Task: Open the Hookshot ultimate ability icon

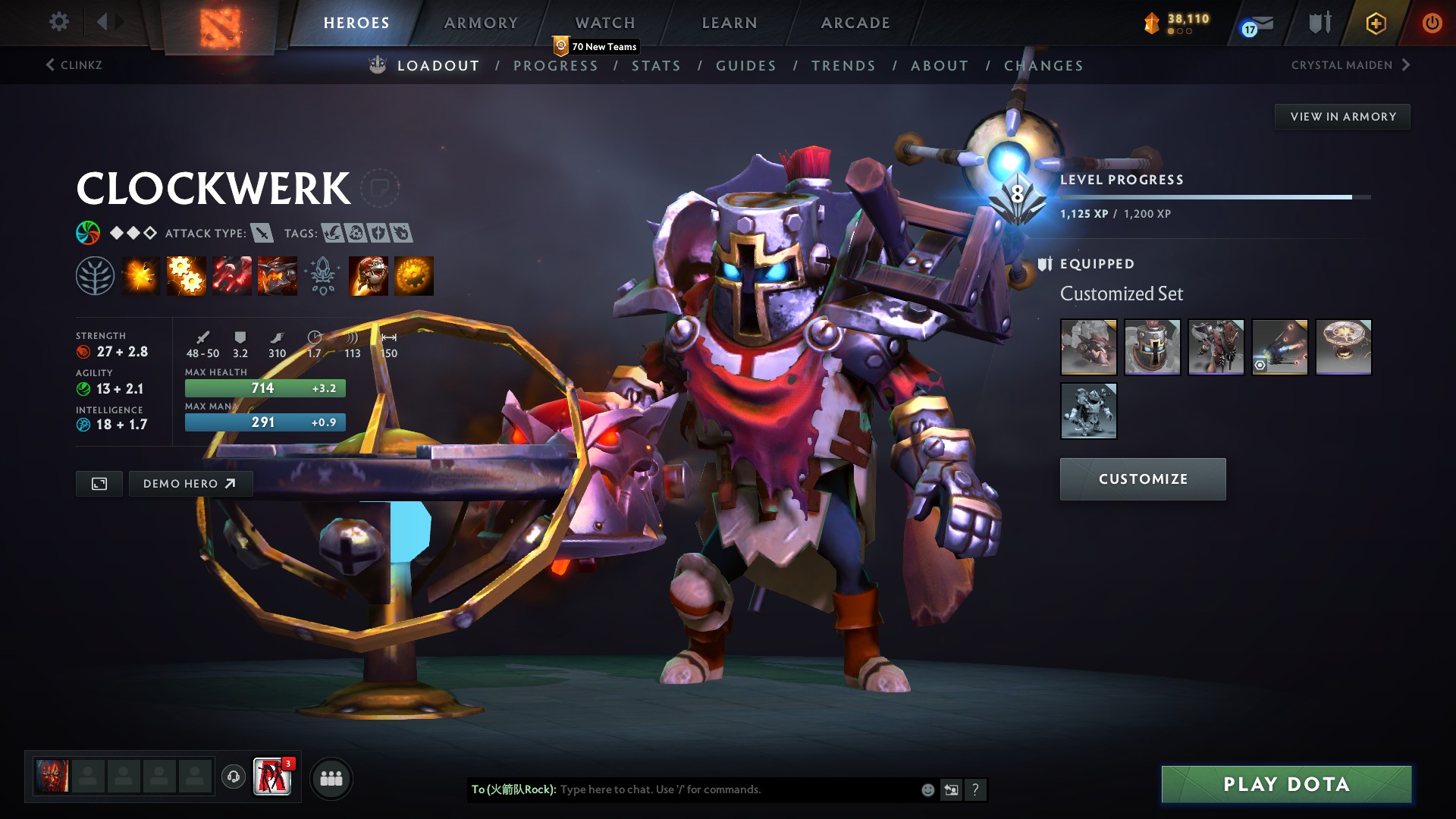Action: pyautogui.click(x=278, y=275)
